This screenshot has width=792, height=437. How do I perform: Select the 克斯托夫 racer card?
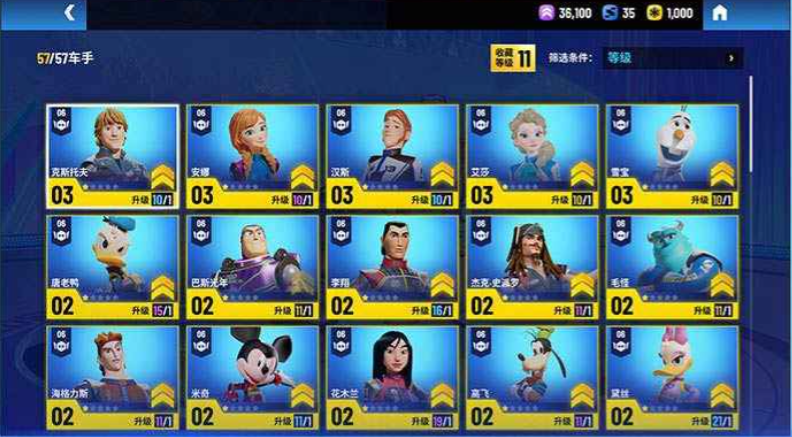pyautogui.click(x=112, y=154)
